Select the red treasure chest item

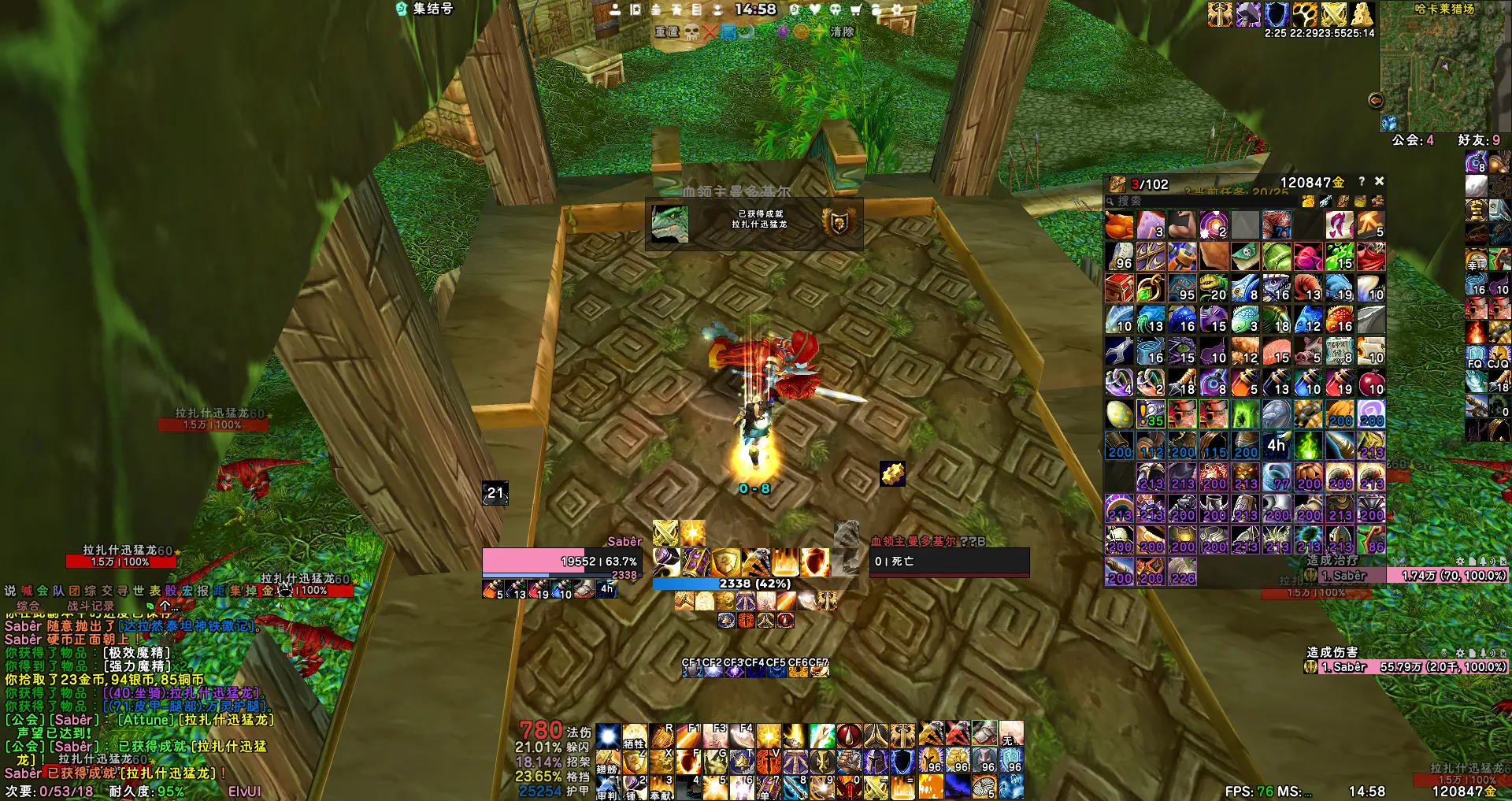pos(1119,288)
